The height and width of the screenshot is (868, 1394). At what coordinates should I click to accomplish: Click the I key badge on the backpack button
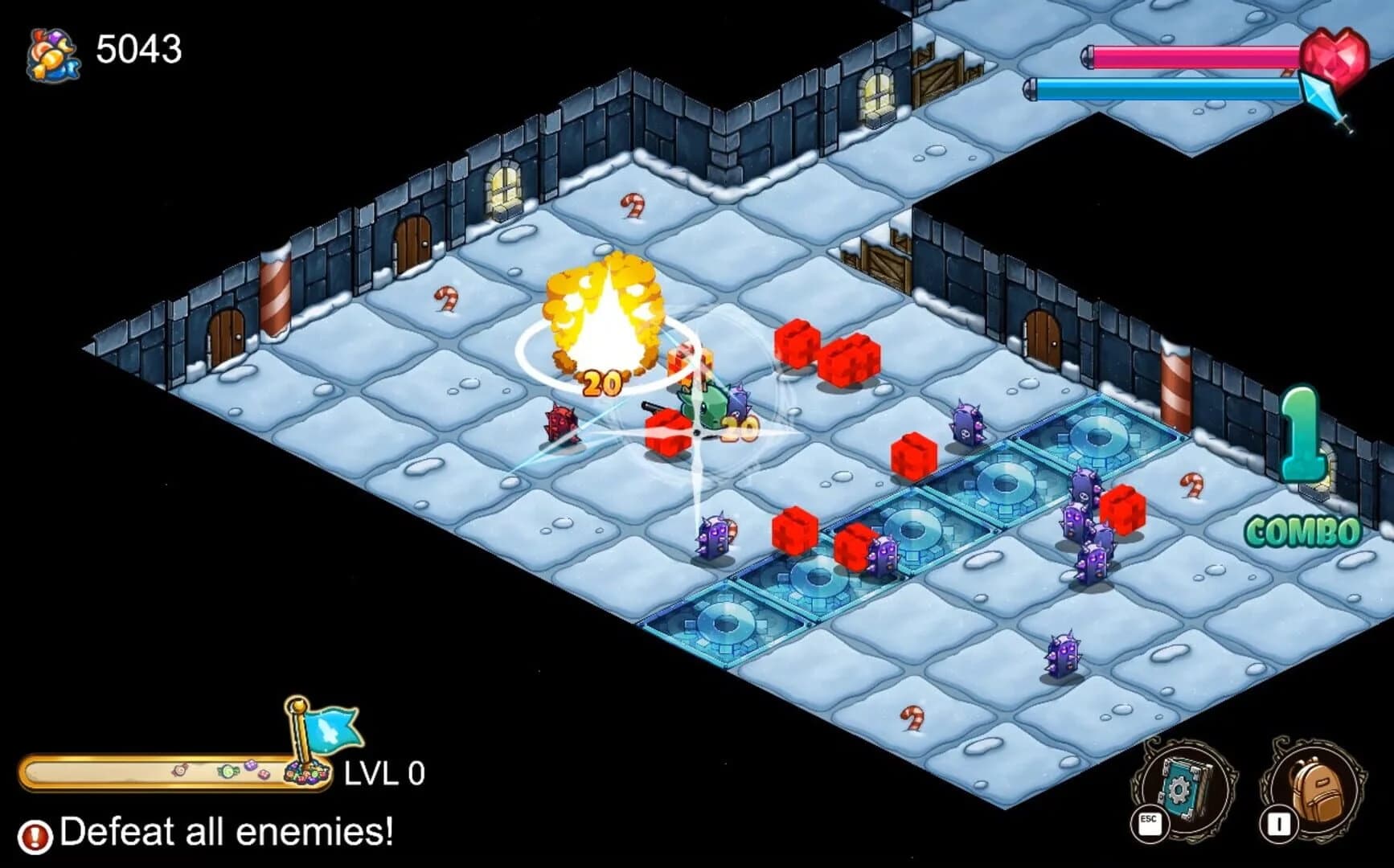tap(1279, 821)
